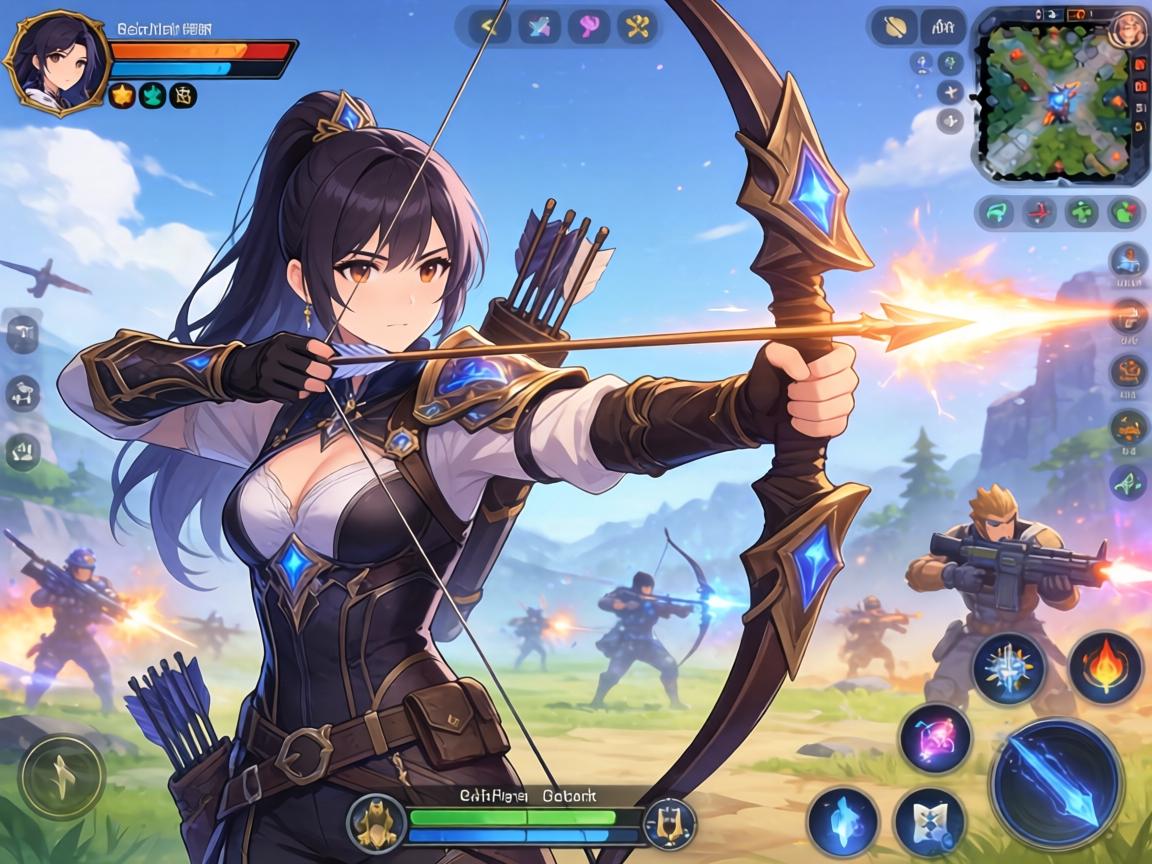This screenshot has width=1152, height=864.
Task: Click the golden planet icon button
Action: (894, 27)
